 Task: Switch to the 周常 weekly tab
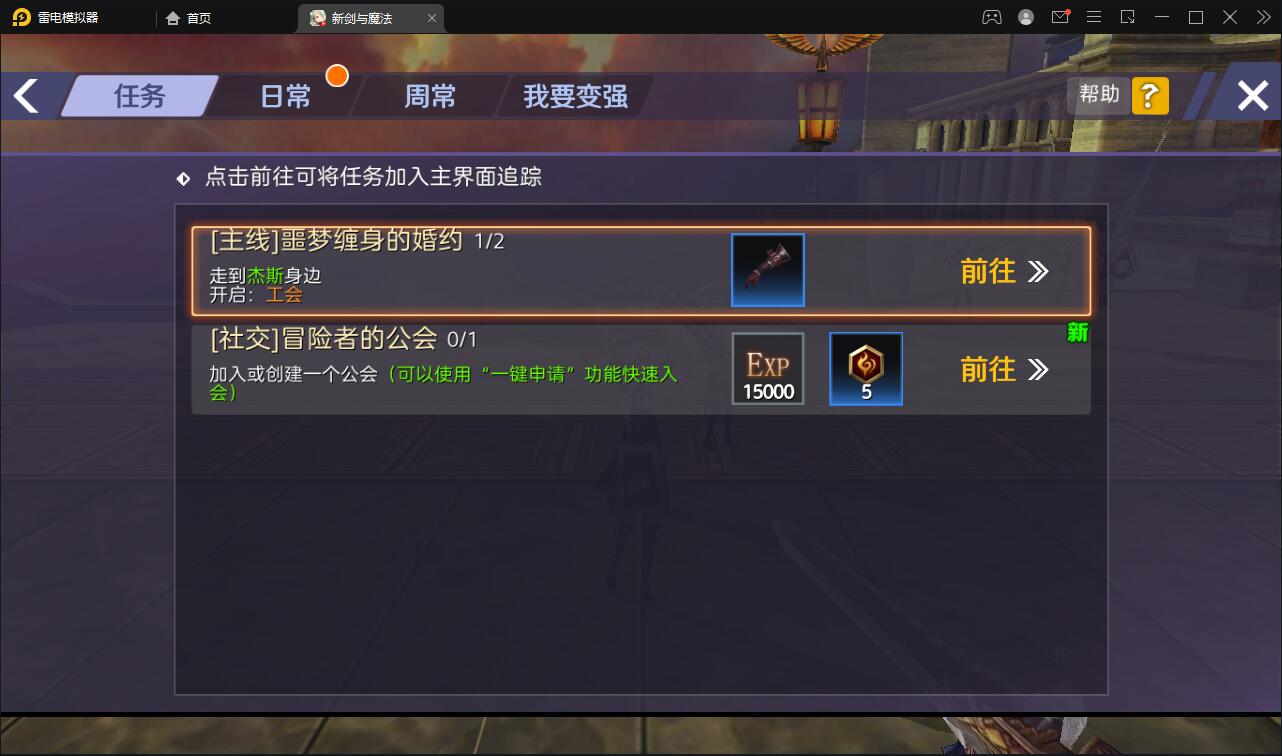tap(430, 96)
